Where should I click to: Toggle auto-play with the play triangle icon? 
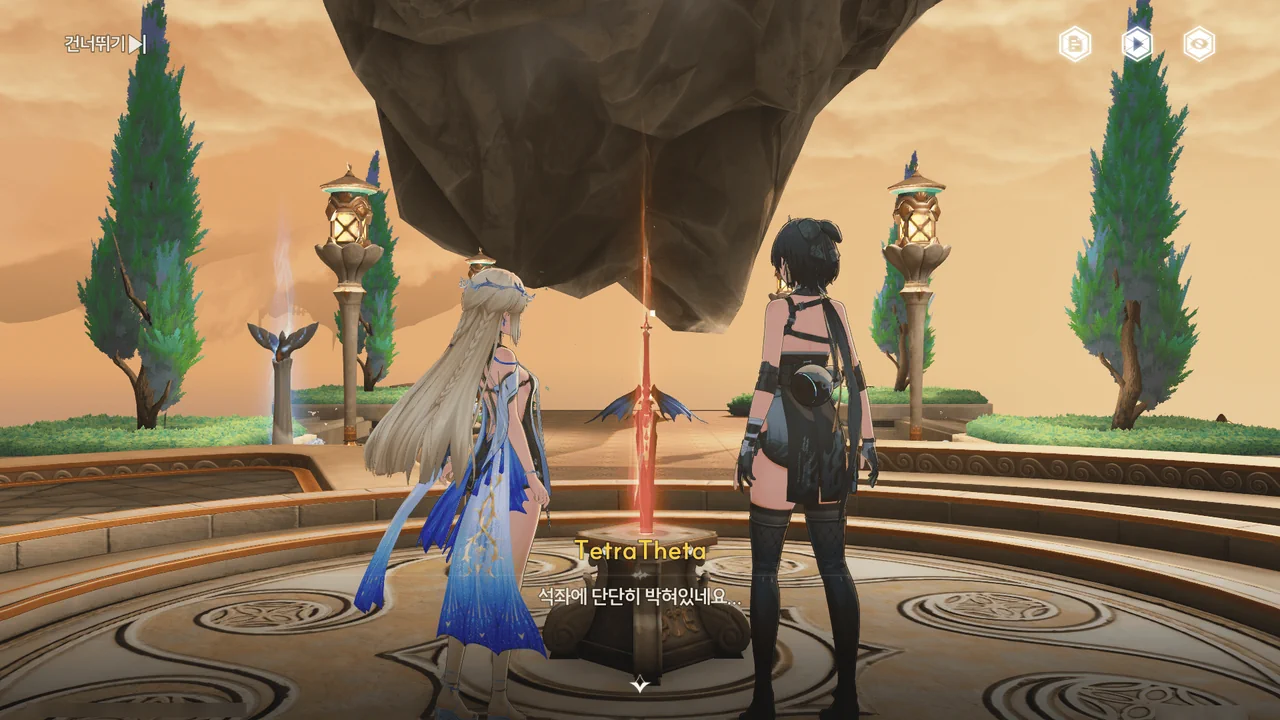pos(1137,44)
